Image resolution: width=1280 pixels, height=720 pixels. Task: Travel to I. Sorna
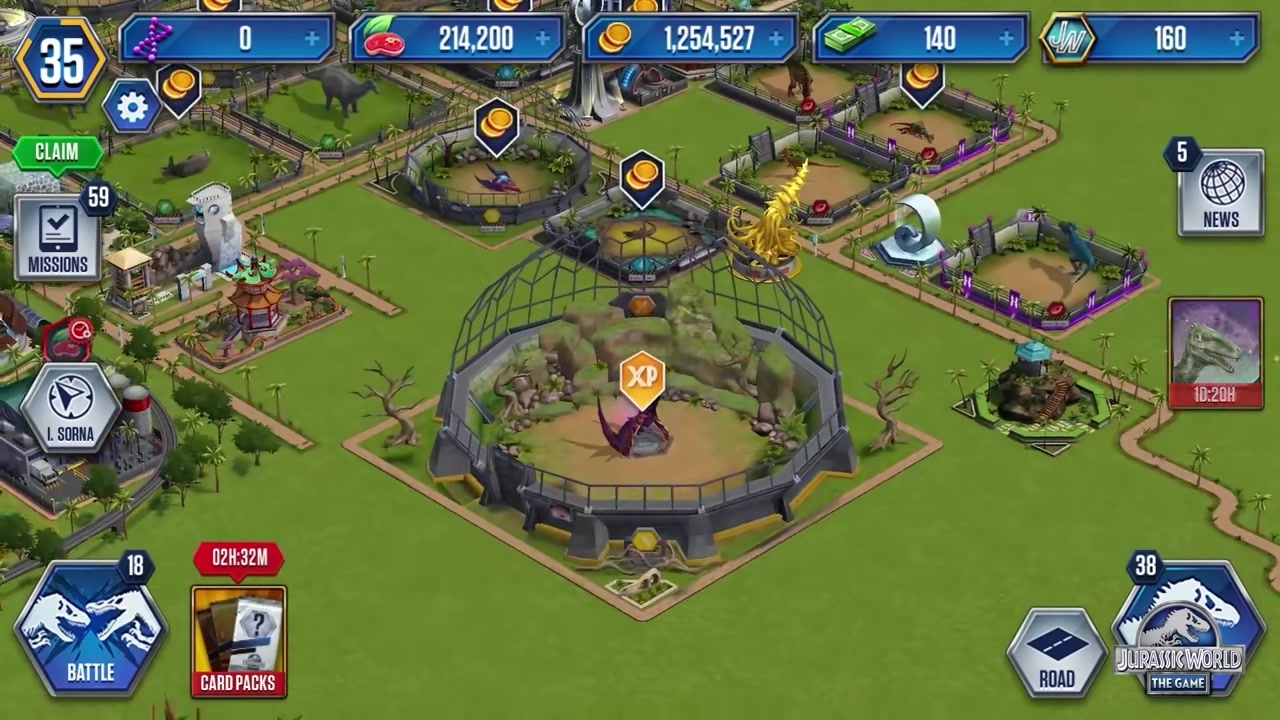(x=70, y=408)
